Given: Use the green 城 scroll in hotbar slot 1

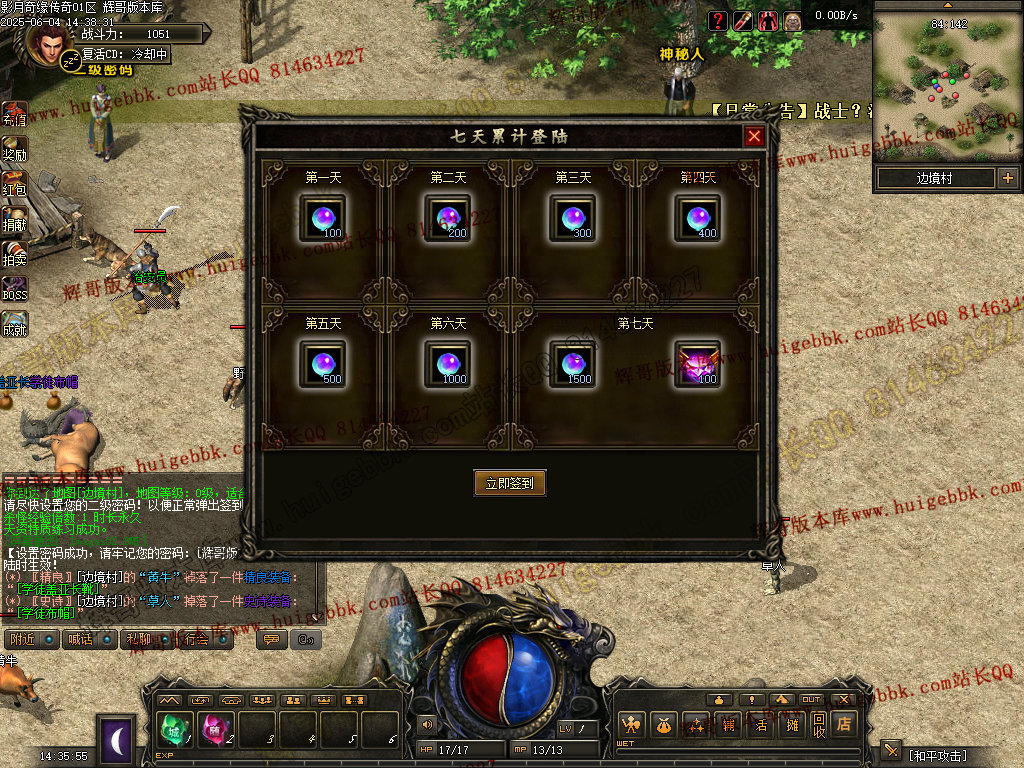Looking at the screenshot, I should pyautogui.click(x=176, y=730).
